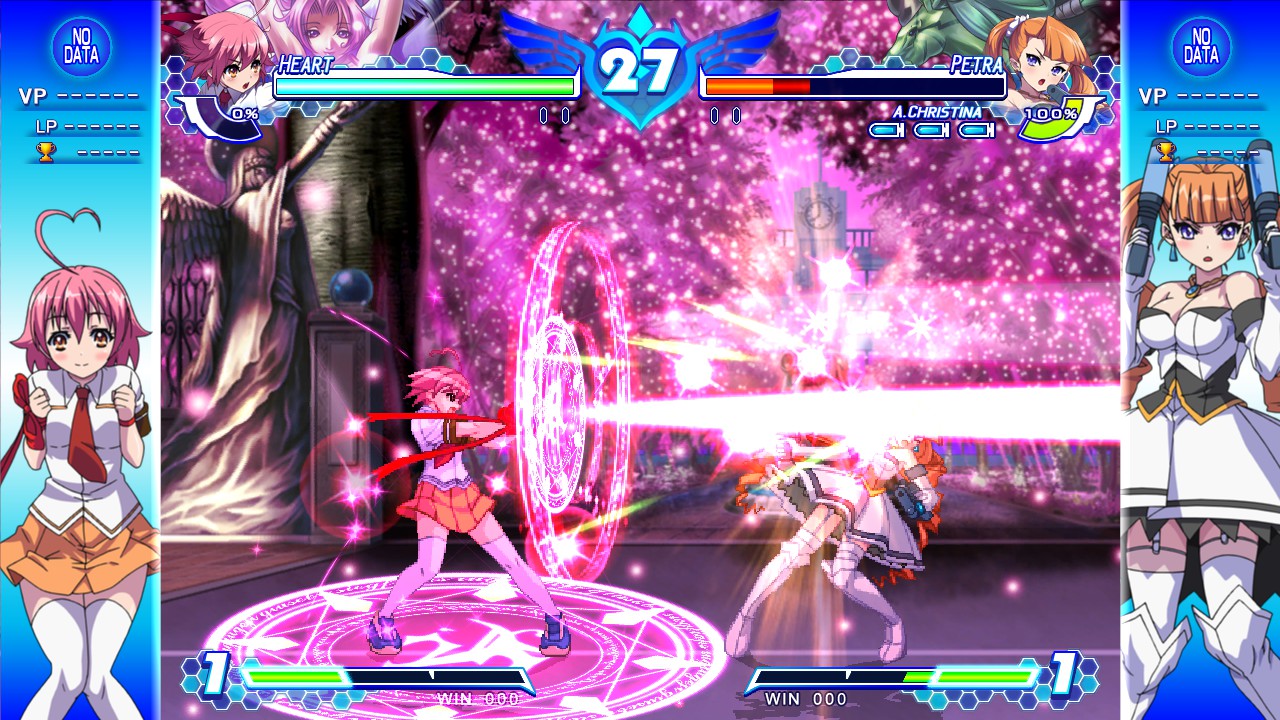1280x720 pixels.
Task: Click the first A.Christina cartridge icon
Action: coord(885,131)
